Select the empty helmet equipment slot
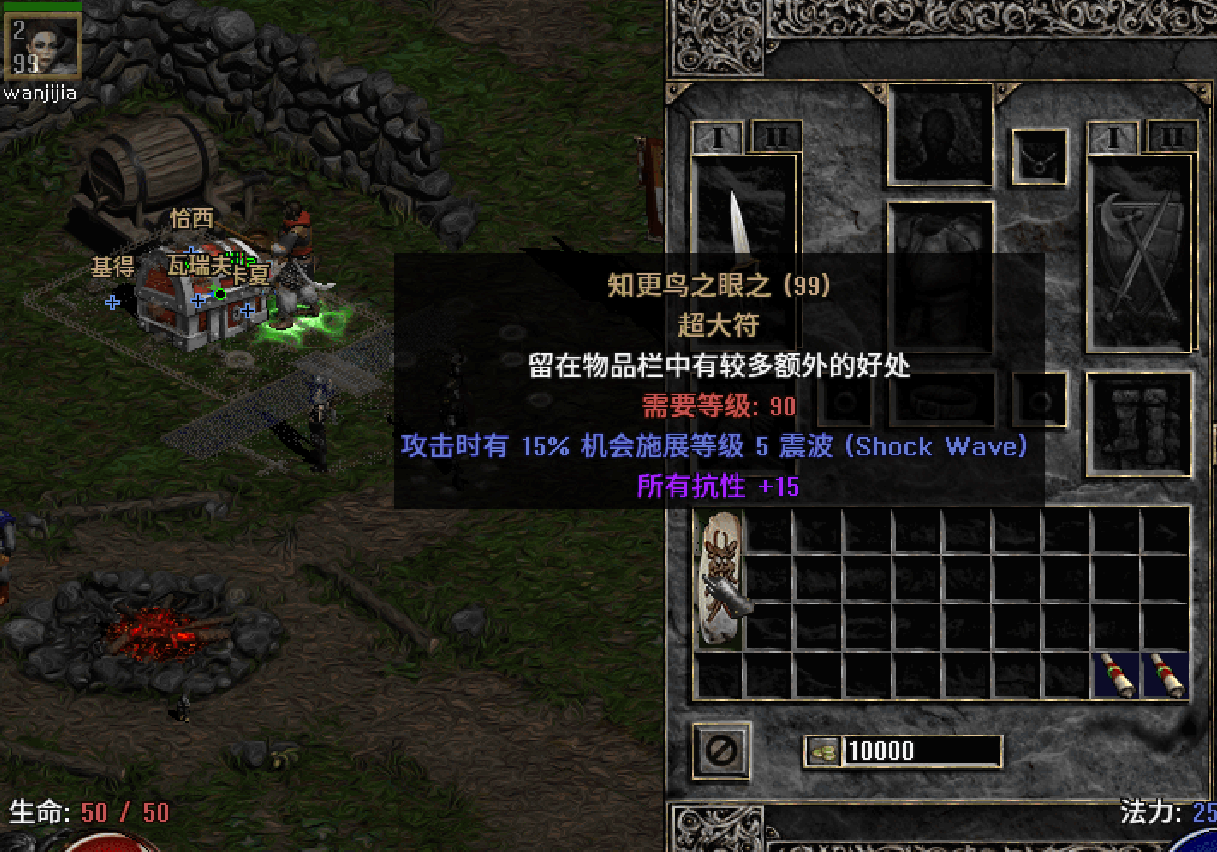Screen dimensions: 1217x852 pos(940,134)
